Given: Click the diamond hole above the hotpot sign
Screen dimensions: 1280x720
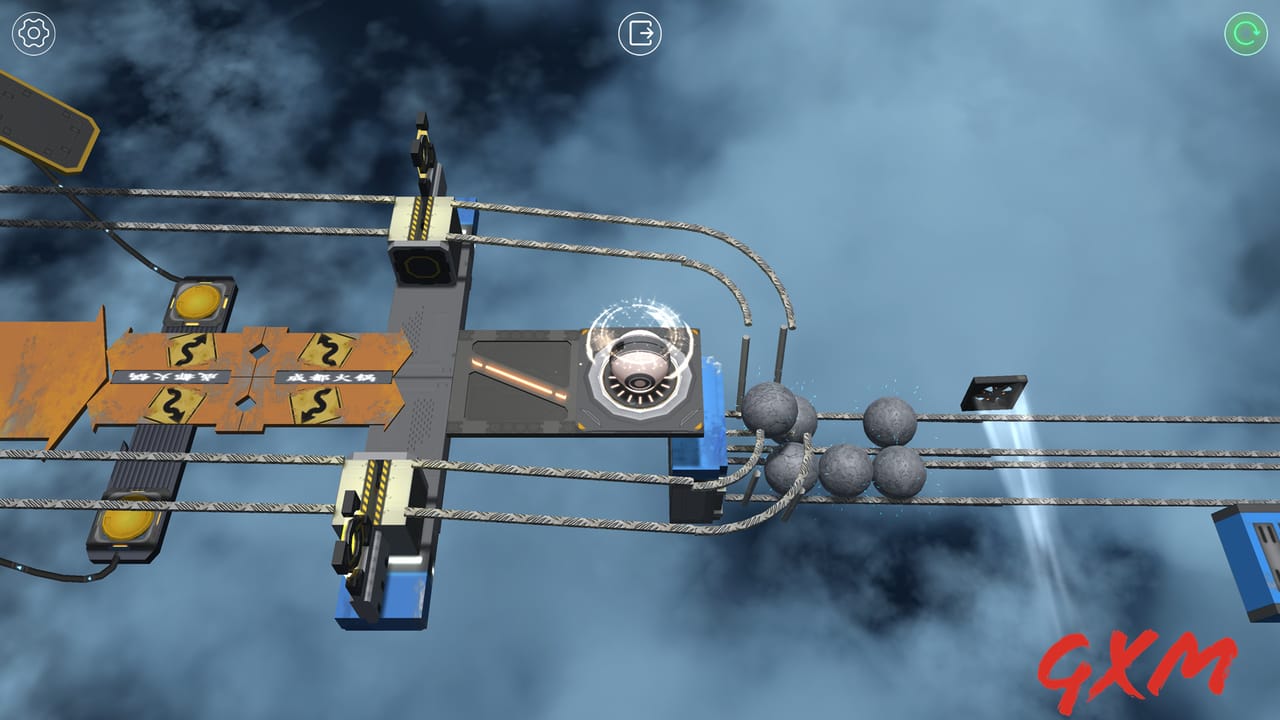Looking at the screenshot, I should point(259,352).
